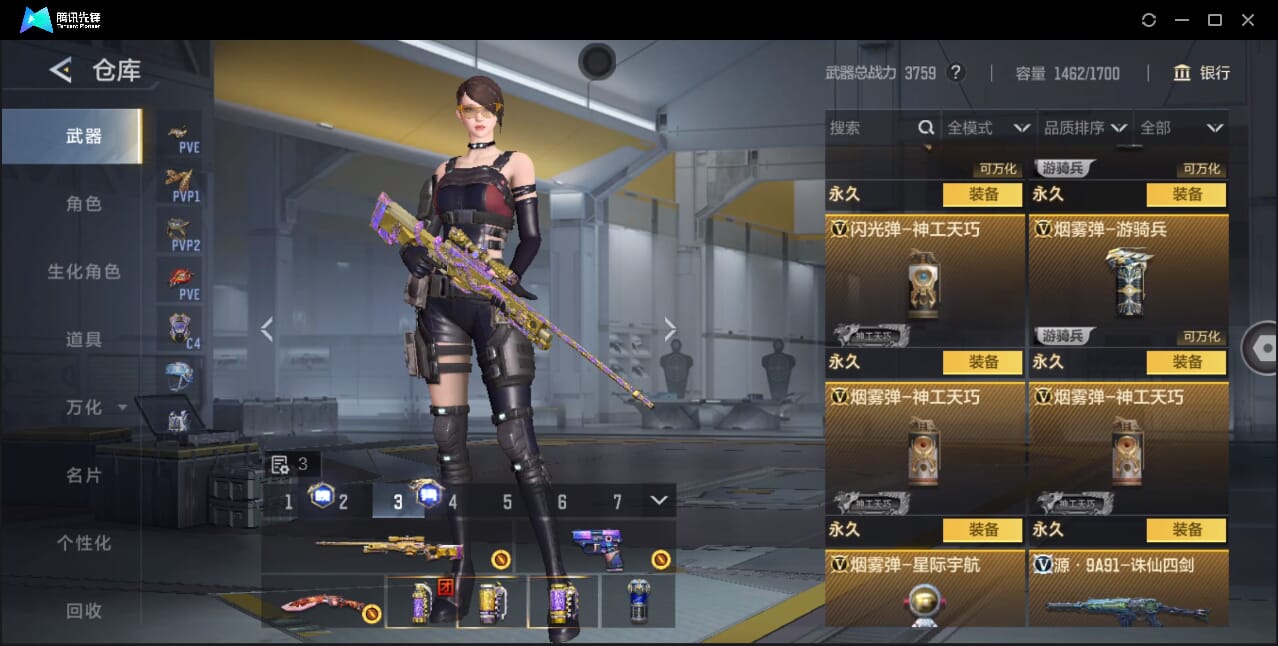Open the 回收 section
Viewport: 1278px width, 646px height.
tap(84, 610)
